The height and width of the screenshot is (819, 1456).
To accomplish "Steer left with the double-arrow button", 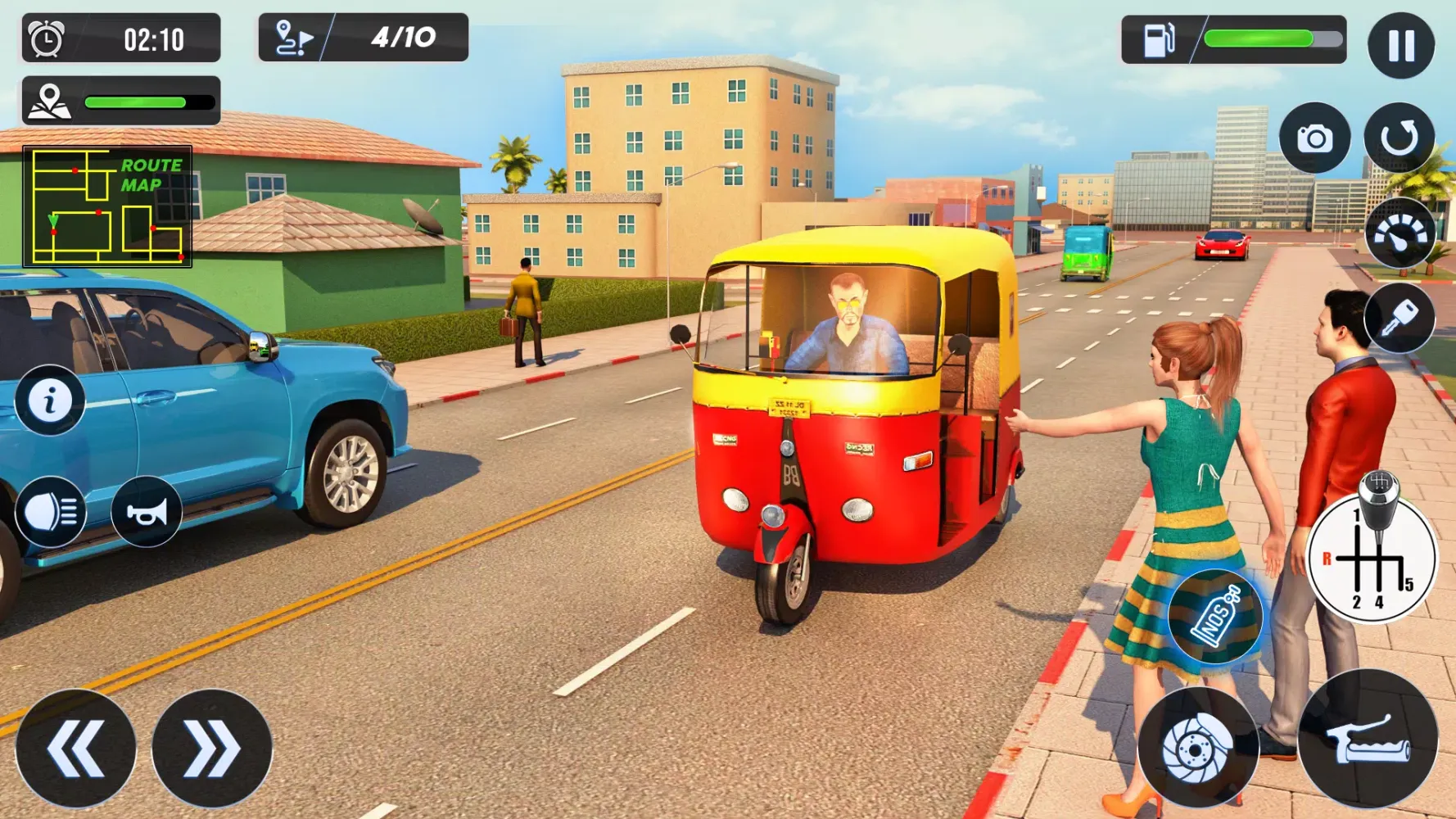I will (x=75, y=749).
